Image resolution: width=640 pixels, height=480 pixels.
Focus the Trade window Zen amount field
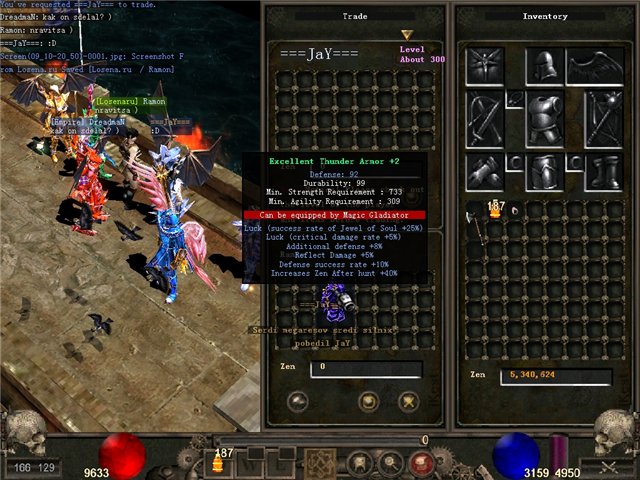click(x=365, y=369)
